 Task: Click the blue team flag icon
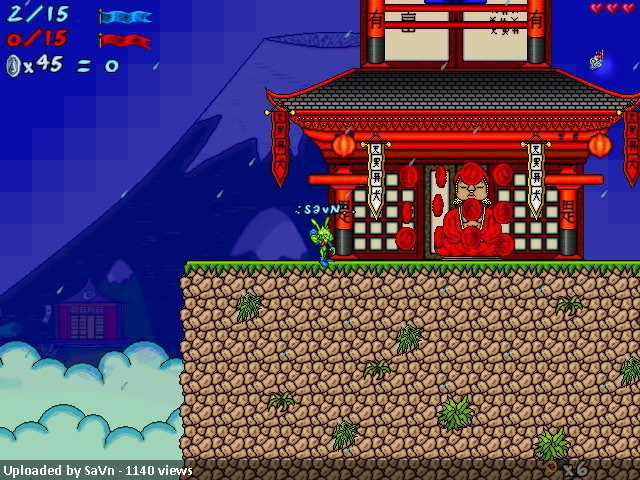[x=126, y=17]
